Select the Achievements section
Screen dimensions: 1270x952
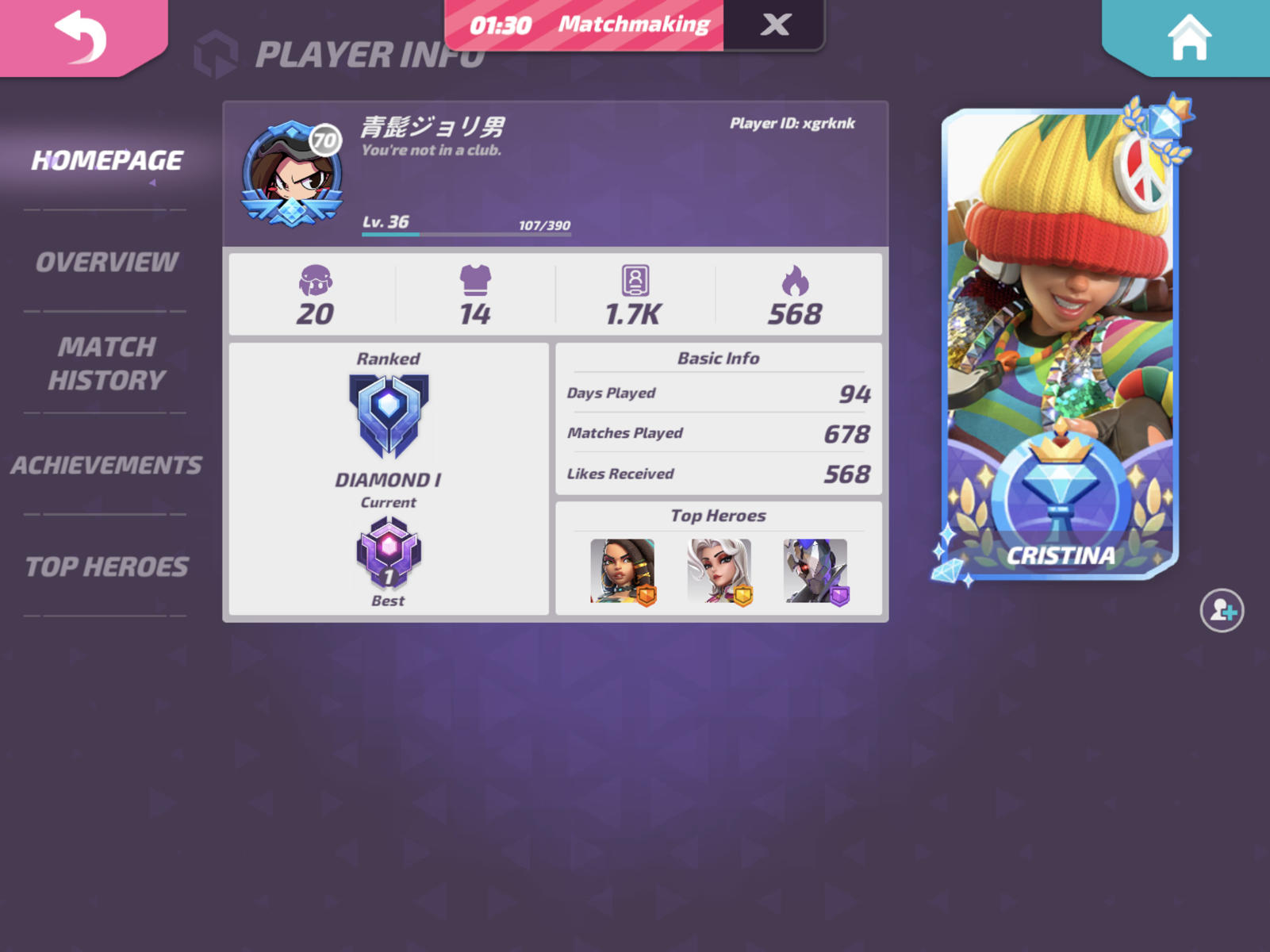point(106,464)
